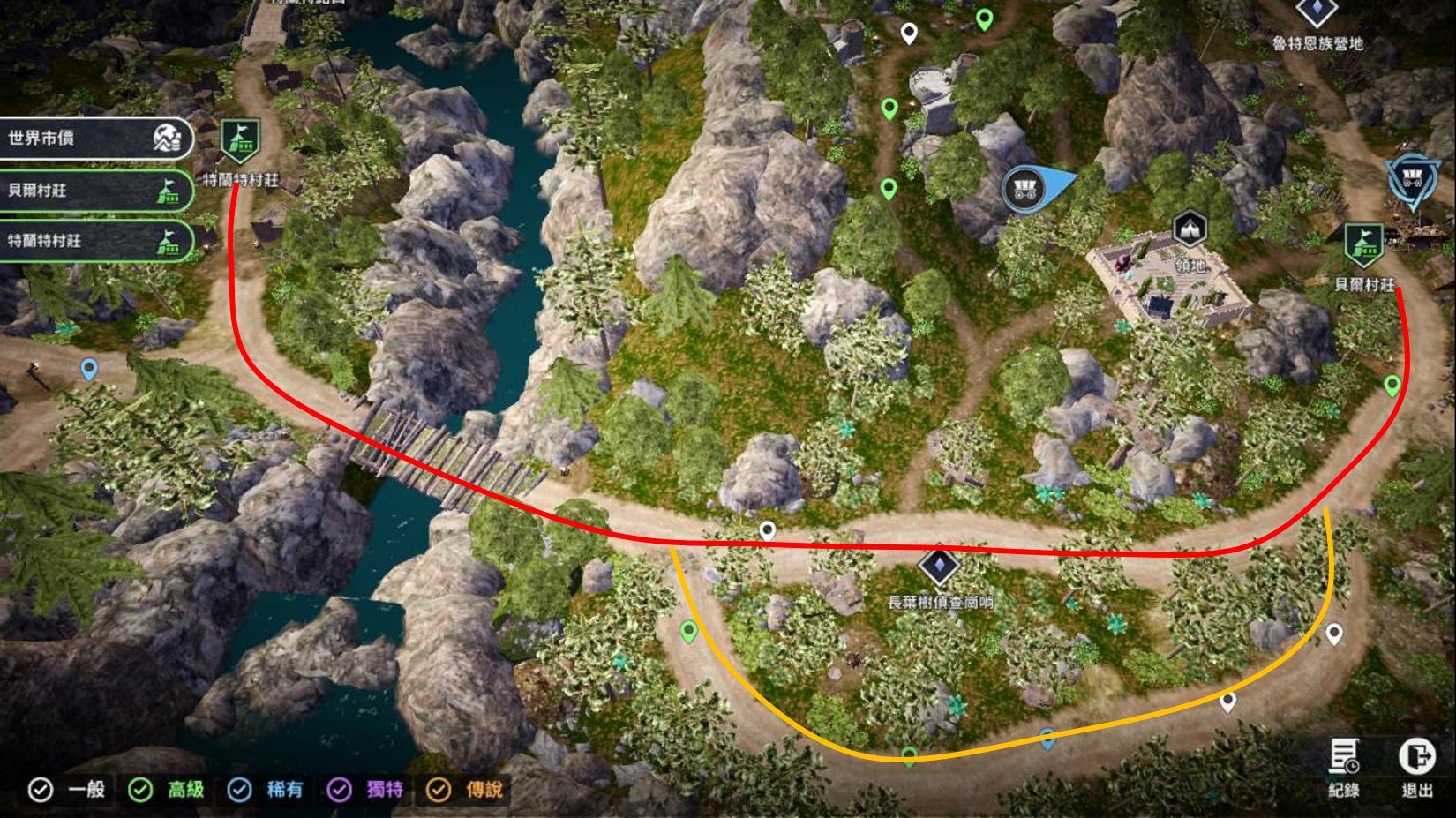This screenshot has height=818, width=1456.
Task: Toggle the 傳說 rarity filter
Action: click(x=439, y=789)
